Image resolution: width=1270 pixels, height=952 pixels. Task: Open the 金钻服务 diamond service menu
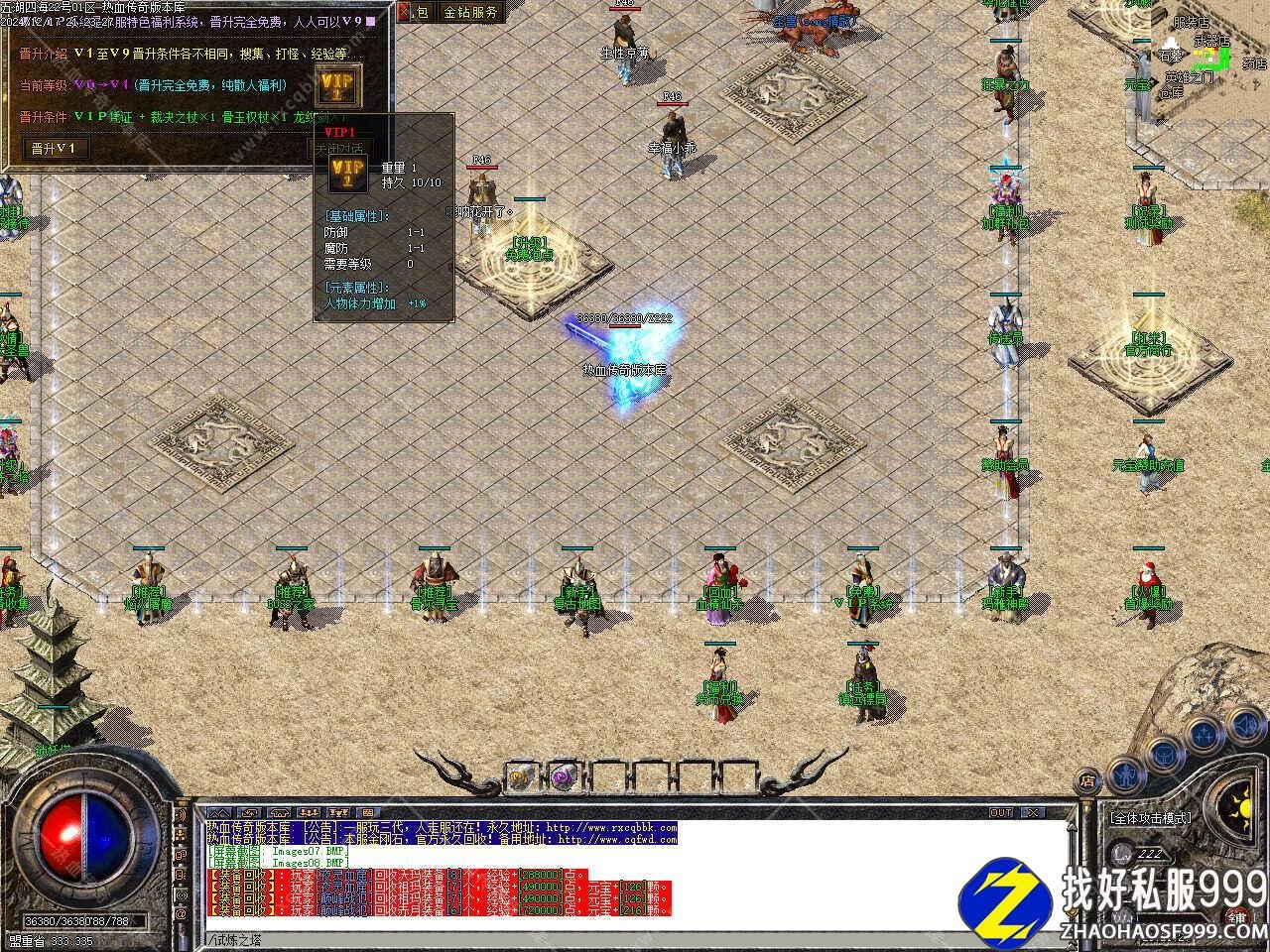coord(470,13)
